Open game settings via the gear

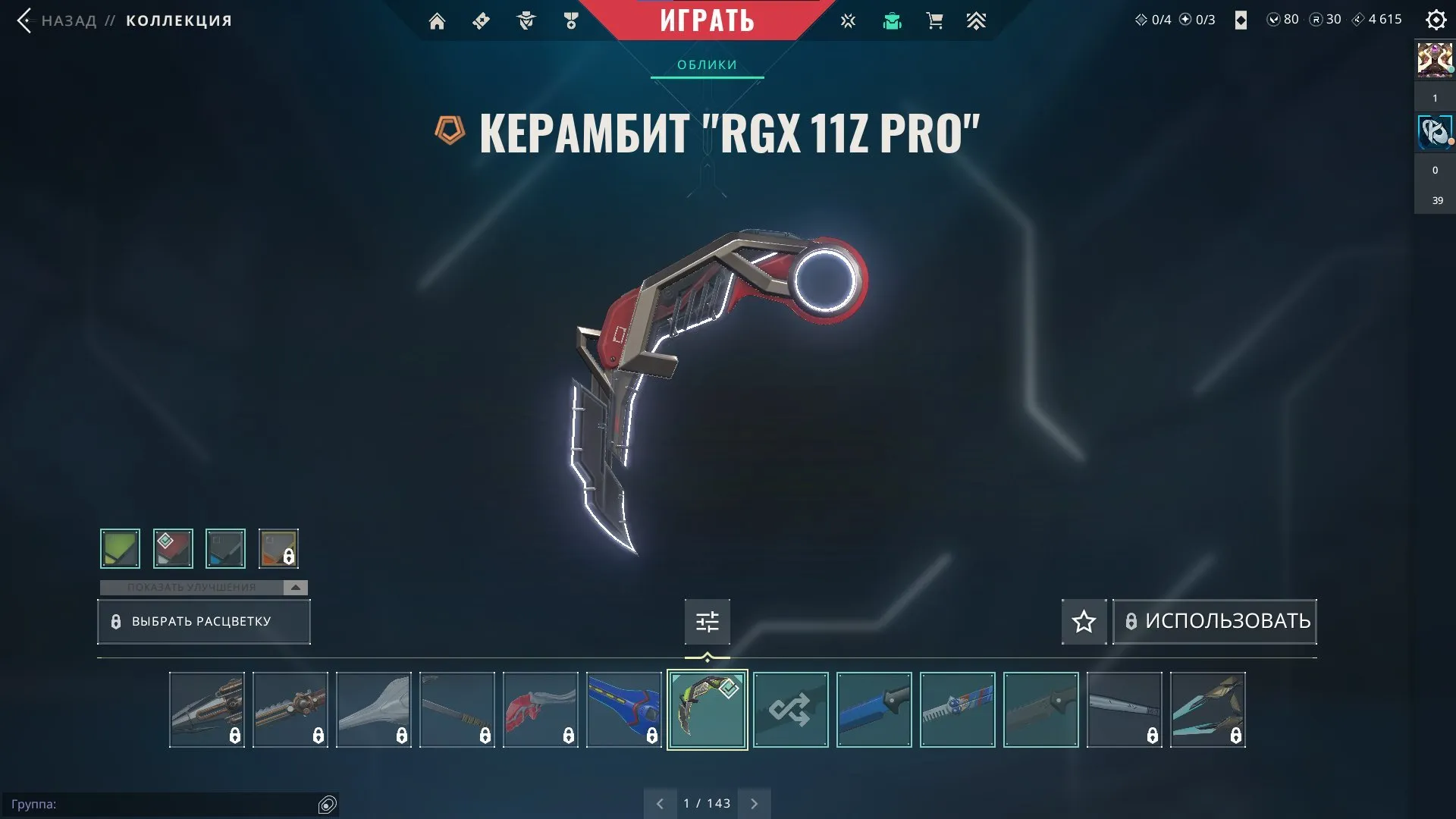pos(1436,20)
